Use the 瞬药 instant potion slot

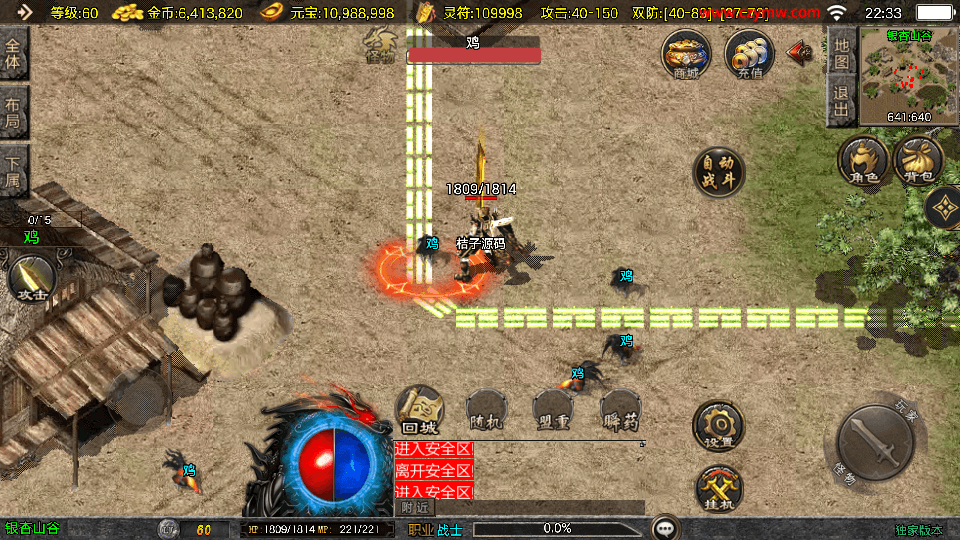pos(621,408)
